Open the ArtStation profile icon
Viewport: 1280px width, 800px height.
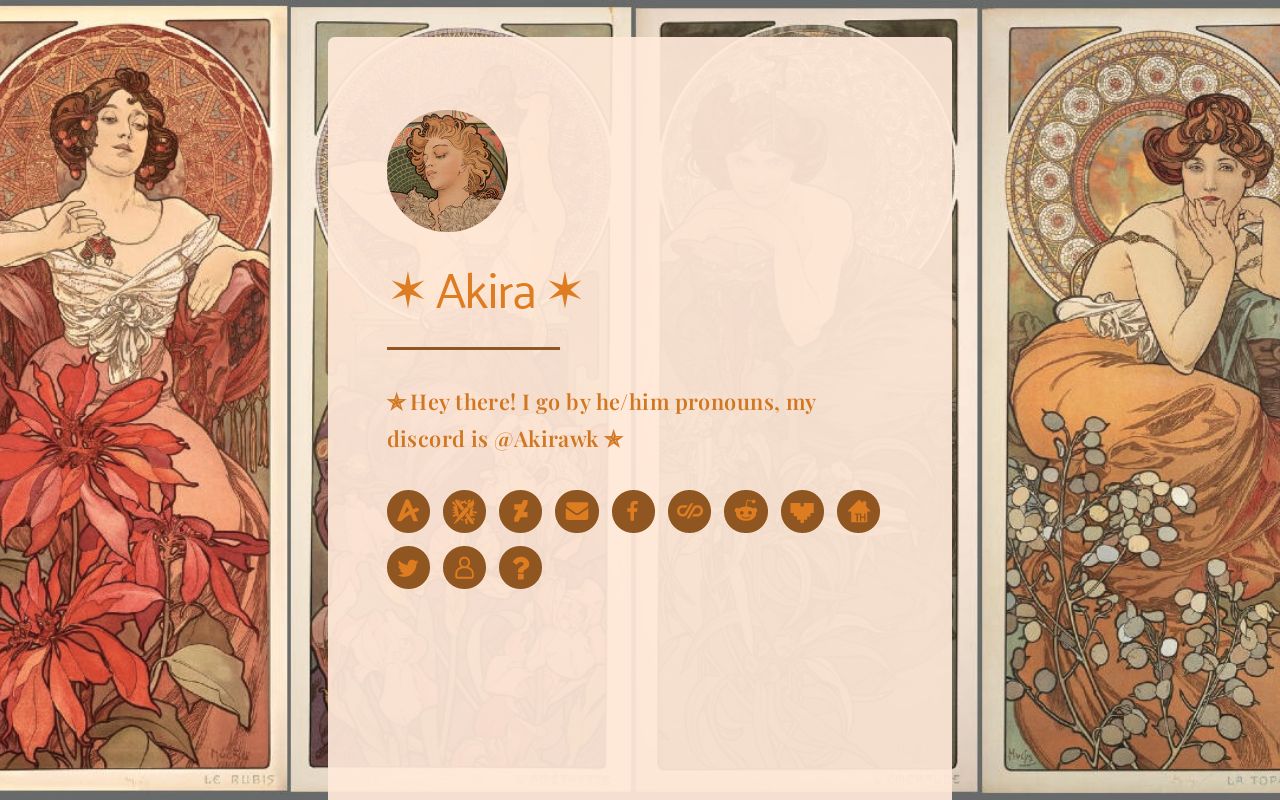tap(409, 511)
